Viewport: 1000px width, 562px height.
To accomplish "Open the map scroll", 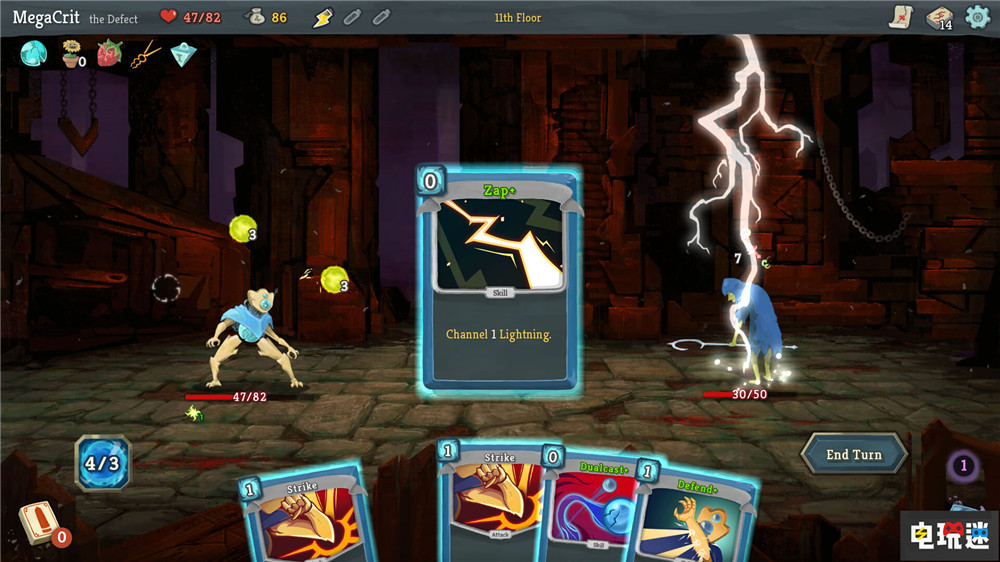I will 900,17.
